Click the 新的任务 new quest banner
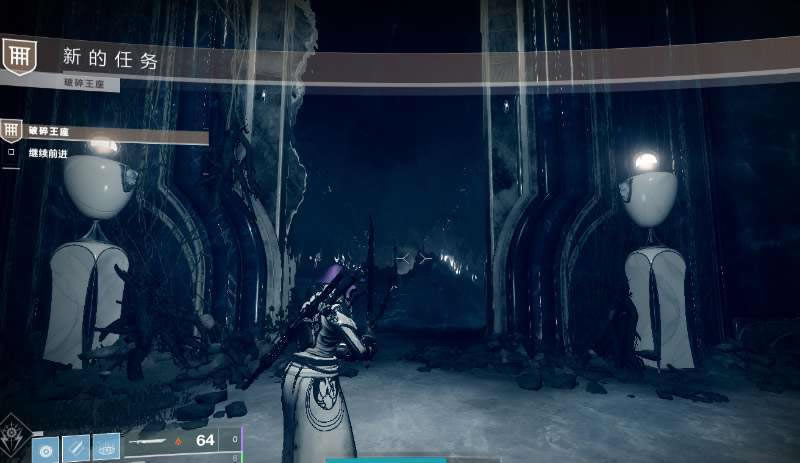Screen dimensions: 800x463 pos(110,60)
